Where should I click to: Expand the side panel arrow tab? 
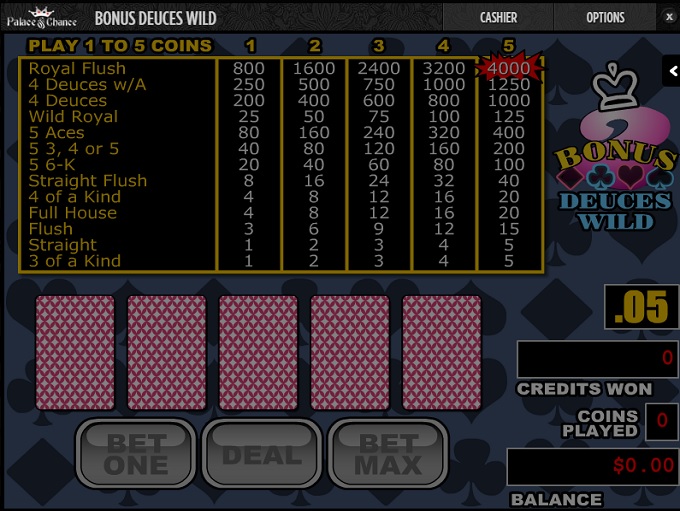pos(671,70)
